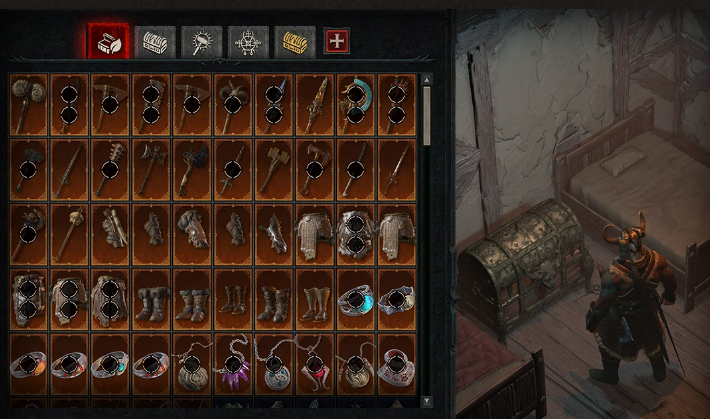
Task: Open the spiked mace stash tab
Action: click(202, 42)
